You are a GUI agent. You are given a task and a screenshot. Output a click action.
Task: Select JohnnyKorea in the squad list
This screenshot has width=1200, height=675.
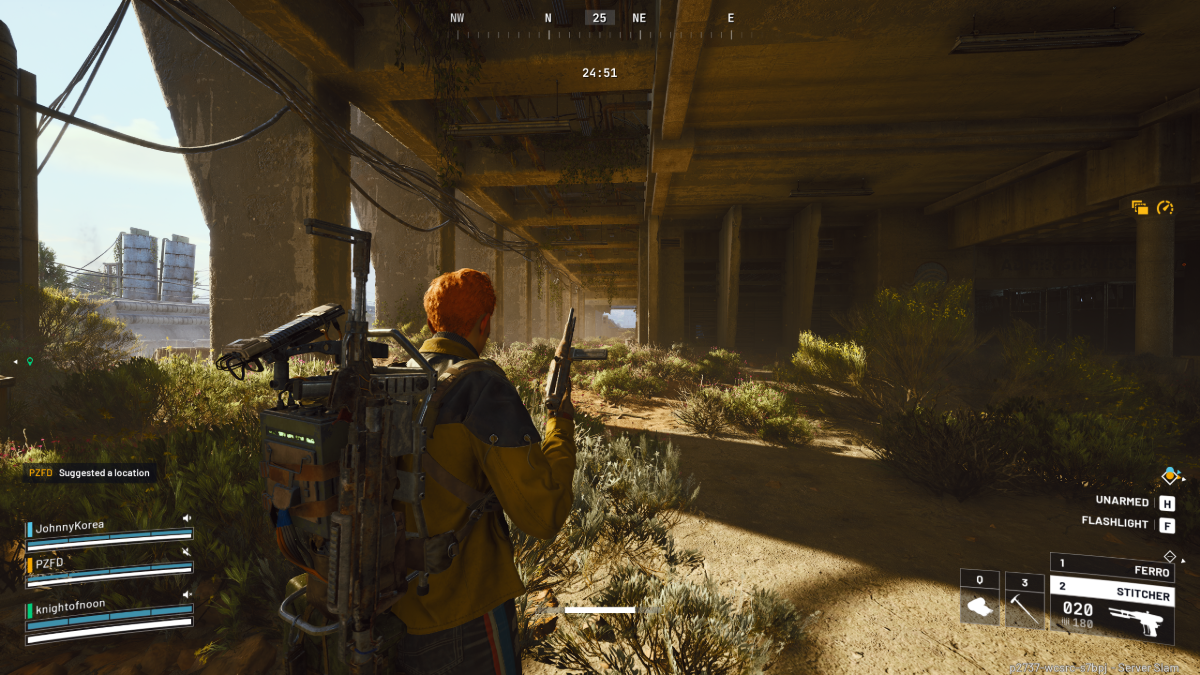70,526
